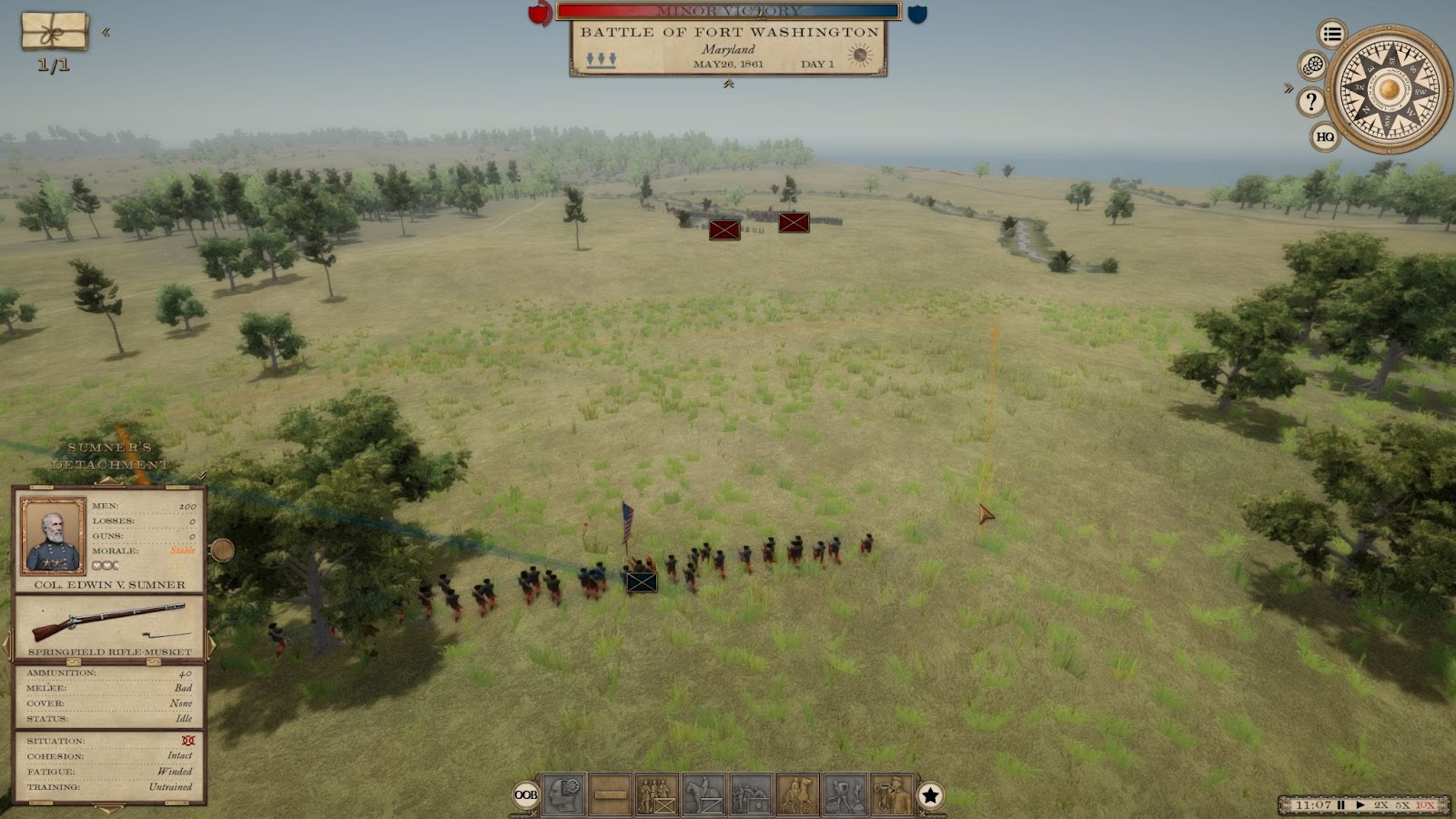Pause the battle clock

pyautogui.click(x=1340, y=805)
